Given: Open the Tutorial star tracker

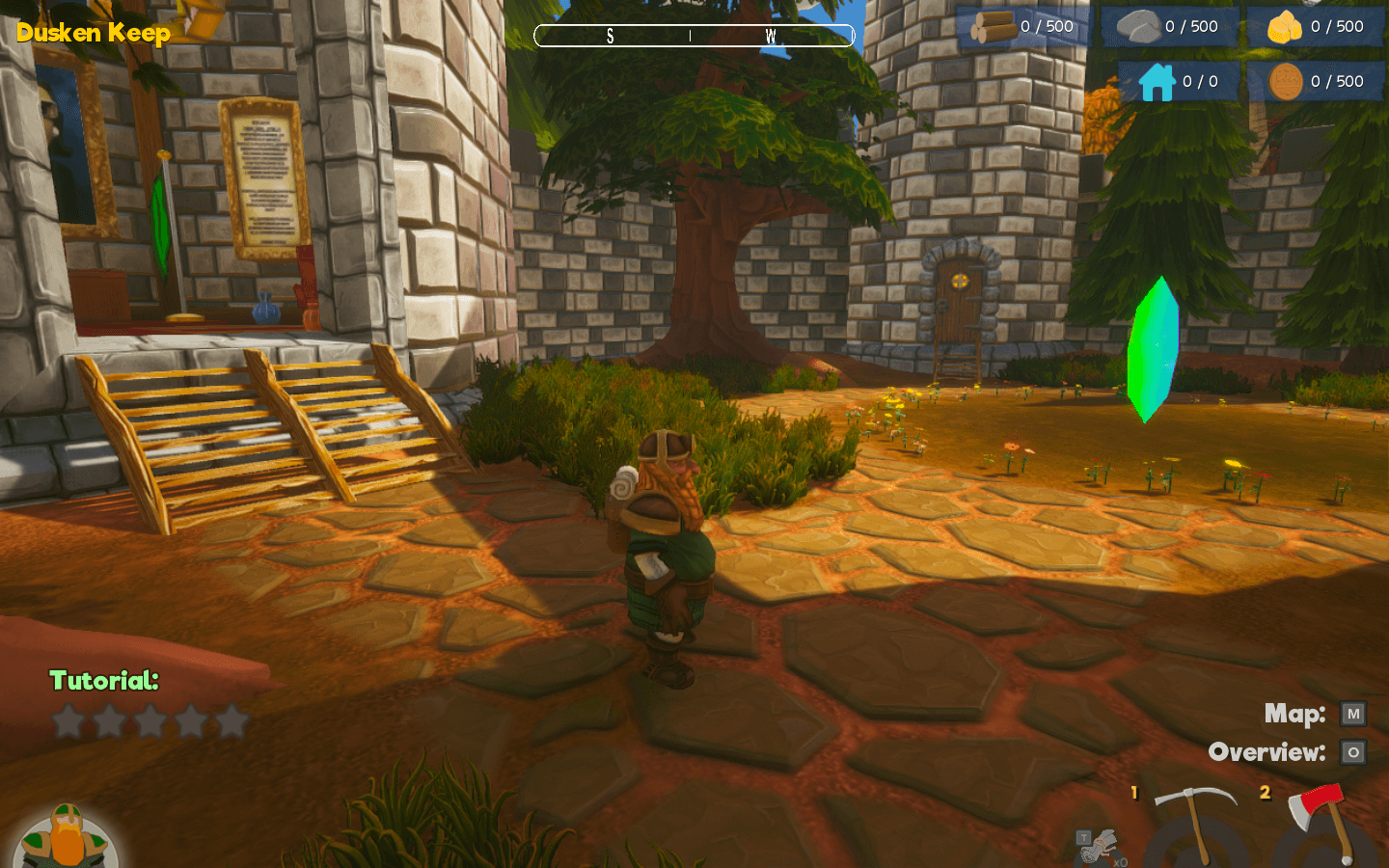Looking at the screenshot, I should click(x=150, y=720).
